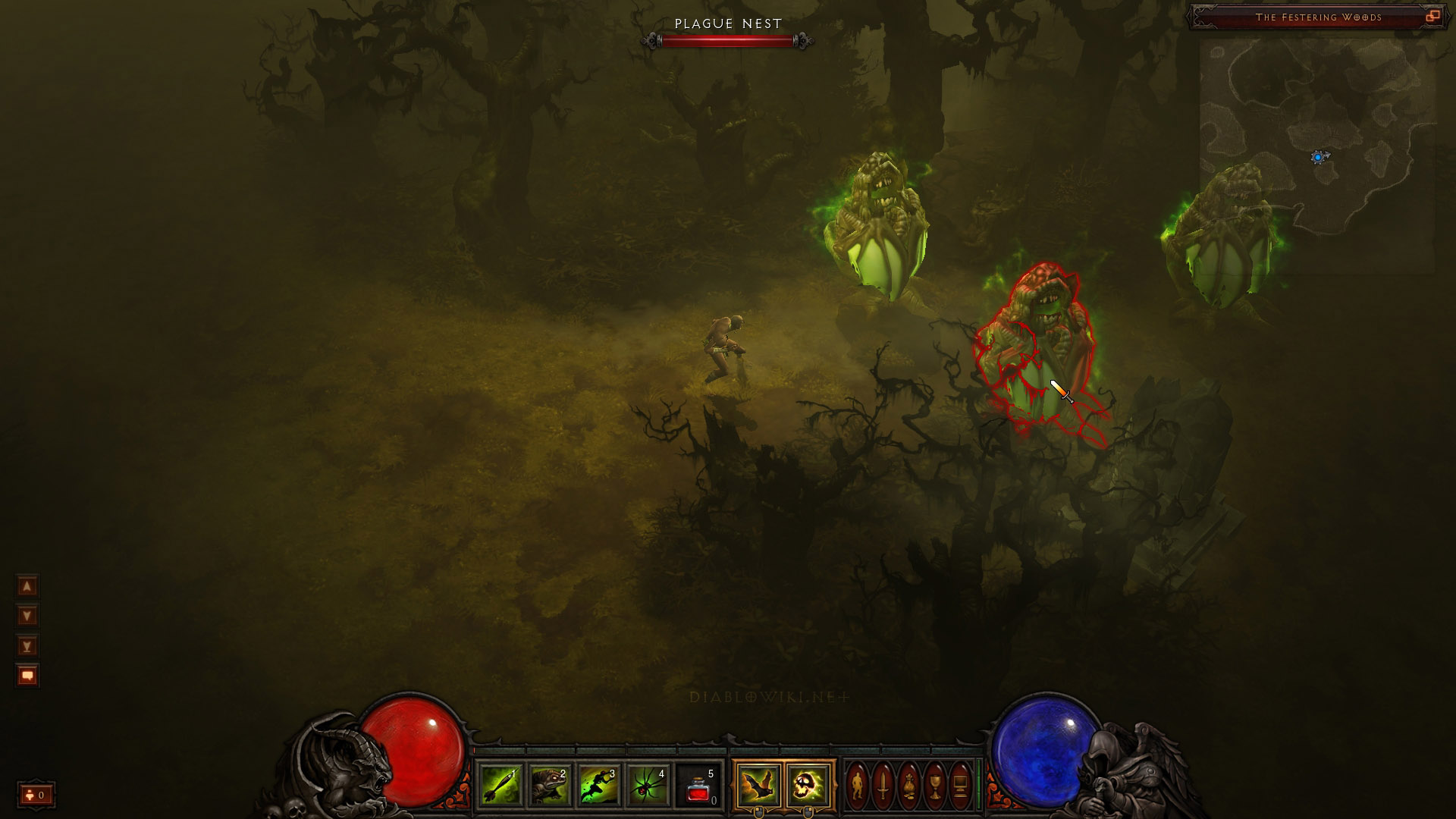The image size is (1456, 819).
Task: Open the computer monitor game menu button
Action: pos(960,786)
